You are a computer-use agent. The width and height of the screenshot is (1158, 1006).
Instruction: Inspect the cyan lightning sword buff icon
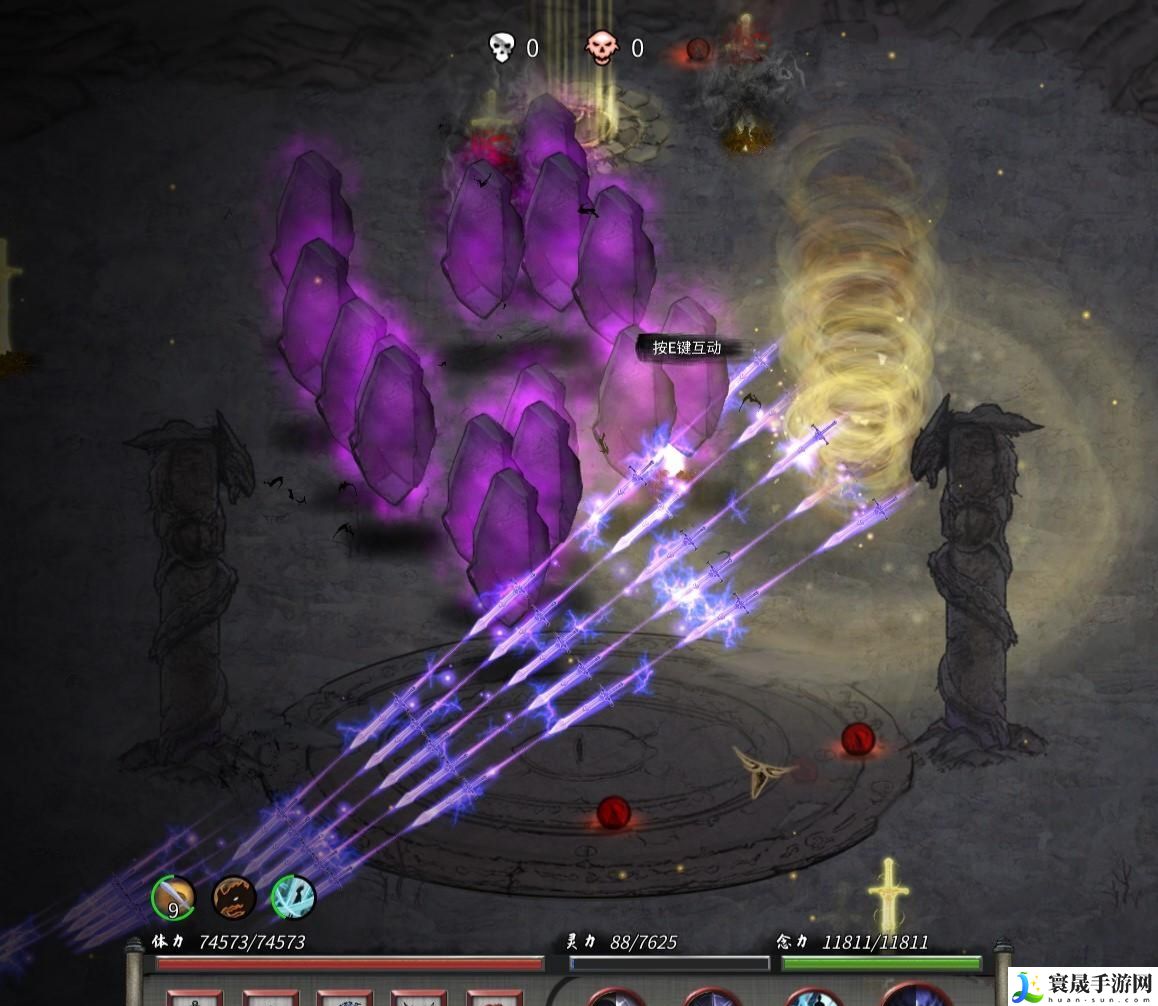(x=294, y=897)
